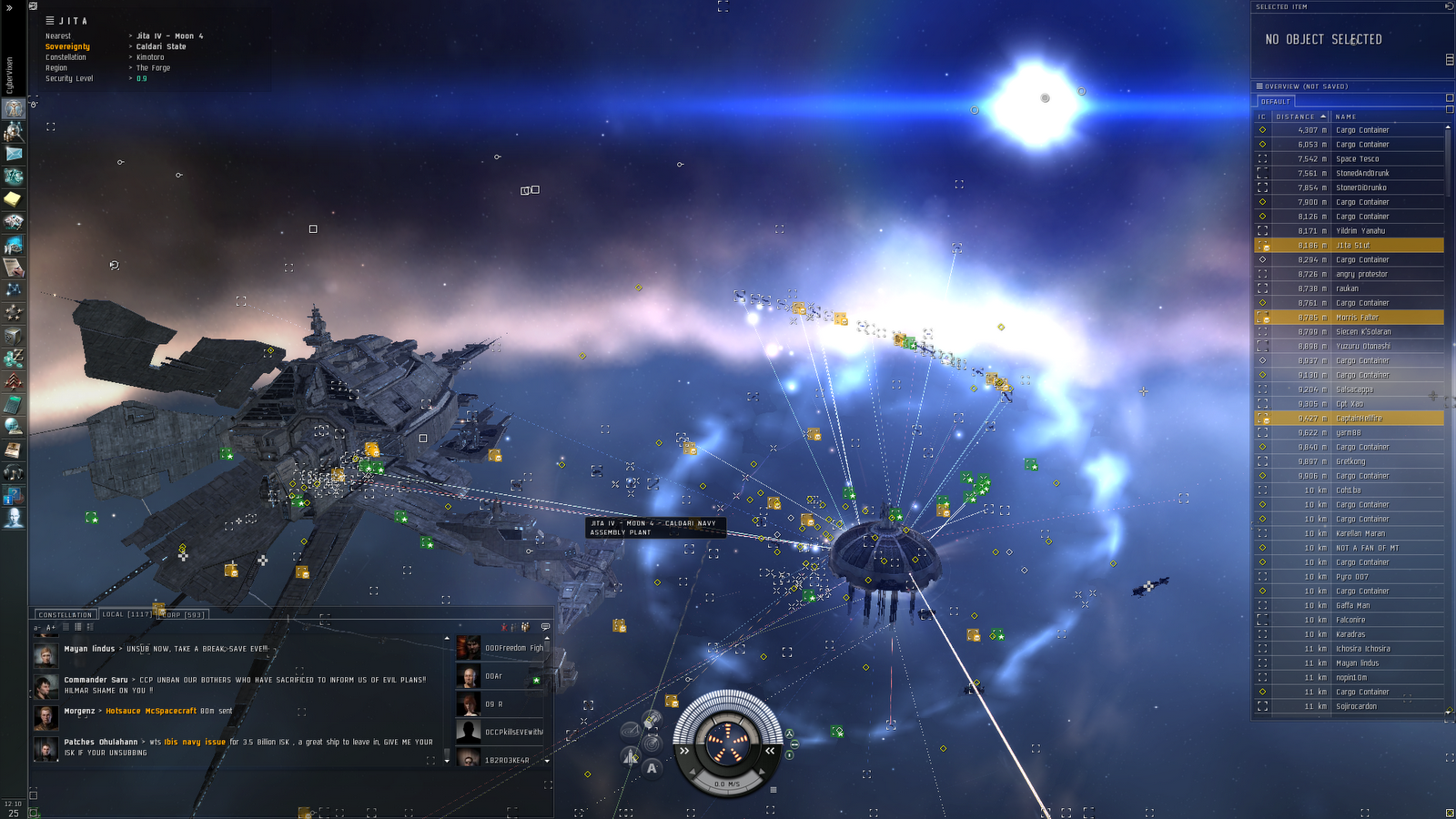Switch to the Corp chat tab
This screenshot has height=819, width=1456.
pos(183,615)
